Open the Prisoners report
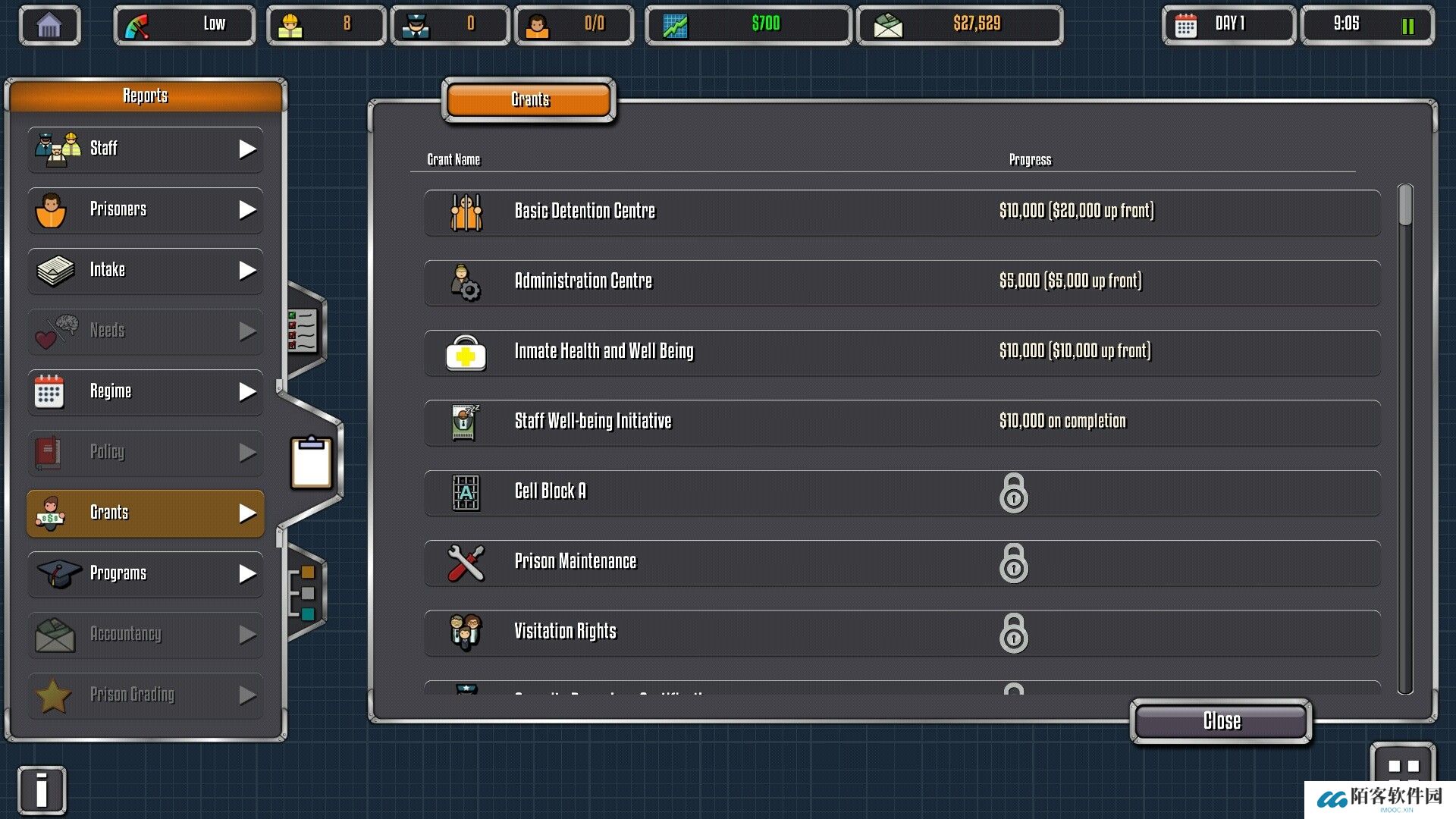Image resolution: width=1456 pixels, height=819 pixels. (146, 209)
